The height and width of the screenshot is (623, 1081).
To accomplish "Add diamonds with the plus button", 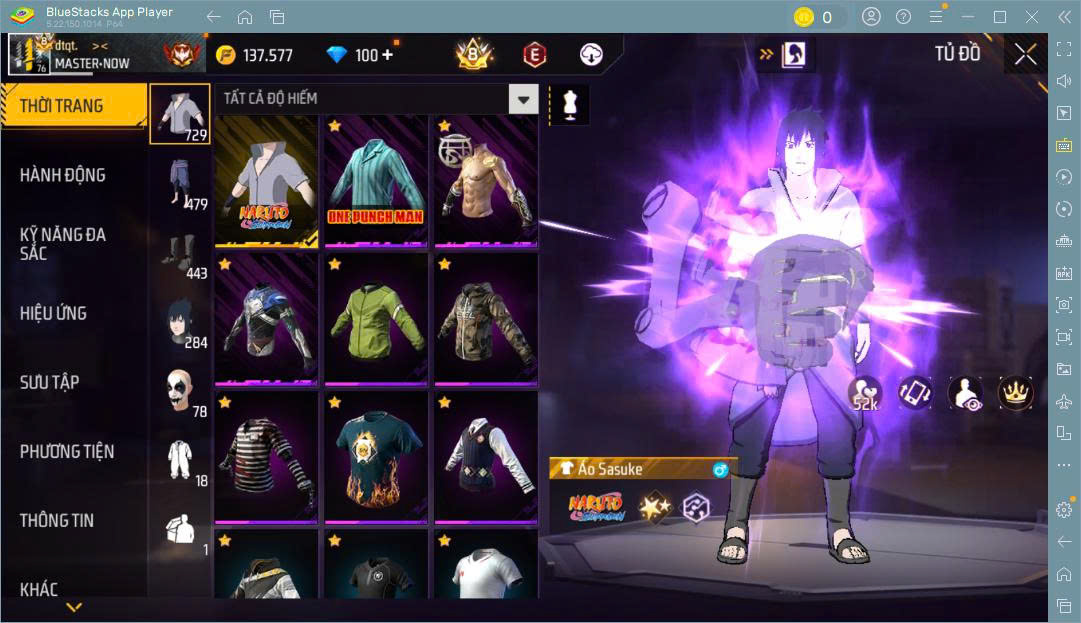I will coord(387,55).
